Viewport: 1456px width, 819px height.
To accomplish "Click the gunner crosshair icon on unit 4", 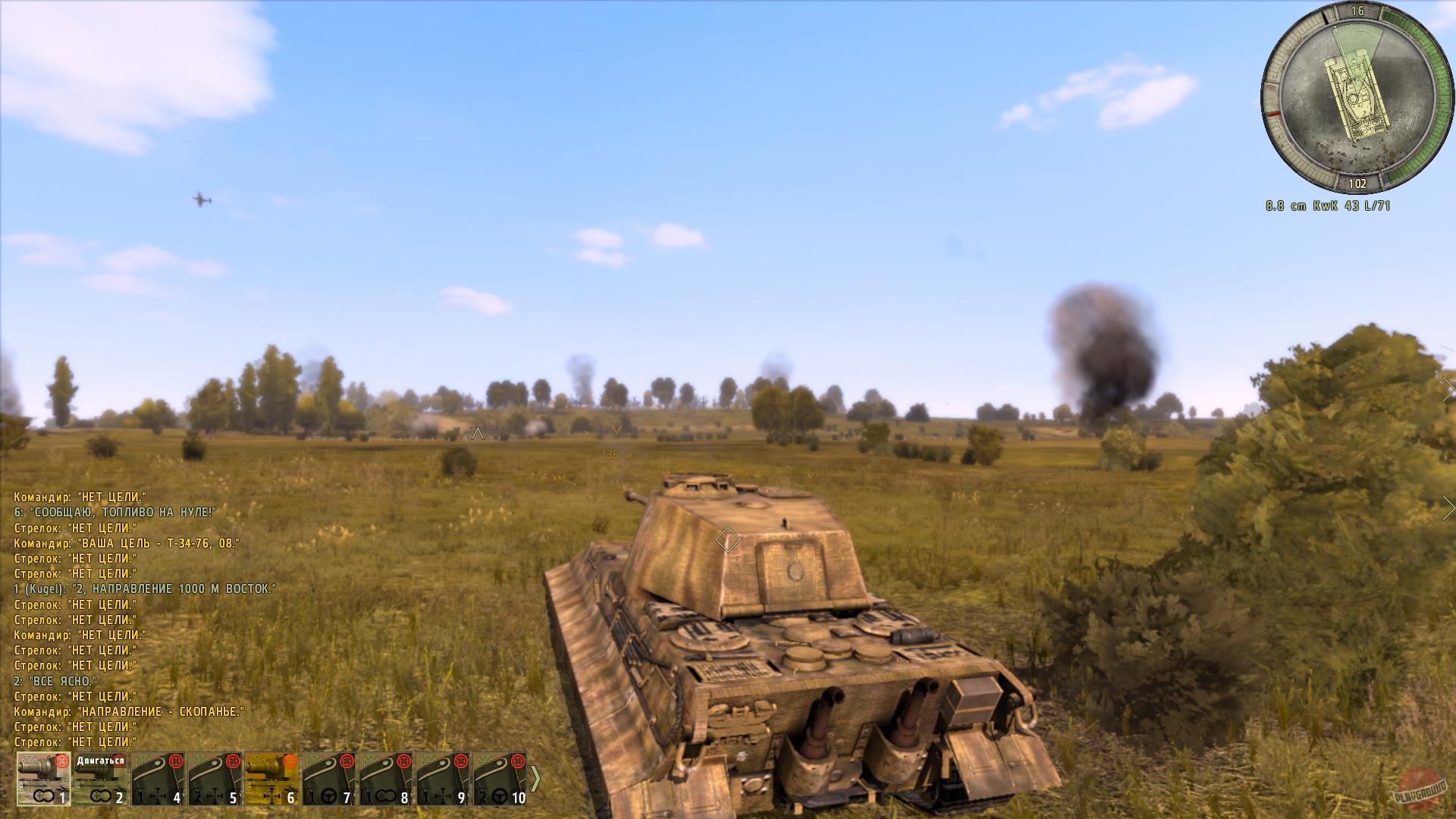I will 158,795.
